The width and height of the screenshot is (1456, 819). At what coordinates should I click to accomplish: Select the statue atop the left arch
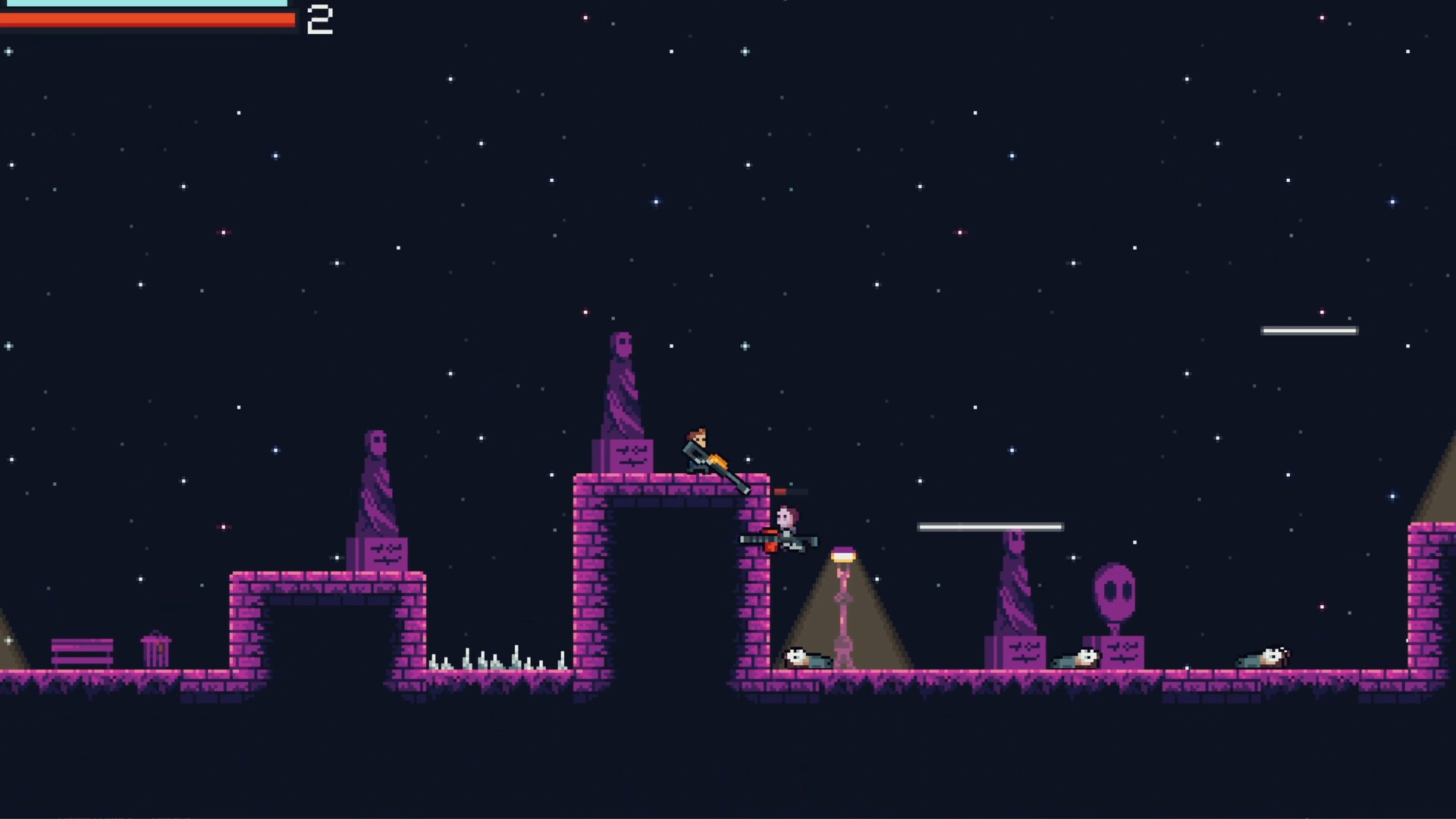pyautogui.click(x=377, y=485)
